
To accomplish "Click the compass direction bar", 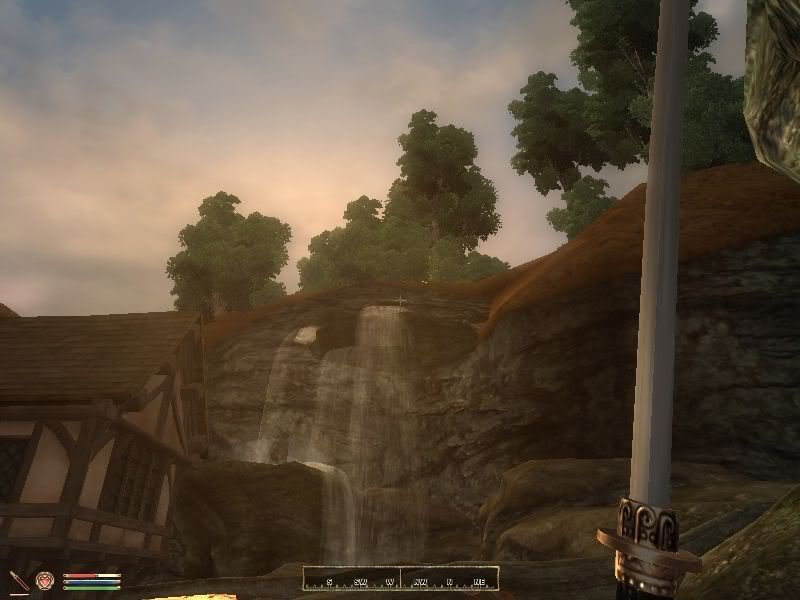I will click(x=400, y=580).
